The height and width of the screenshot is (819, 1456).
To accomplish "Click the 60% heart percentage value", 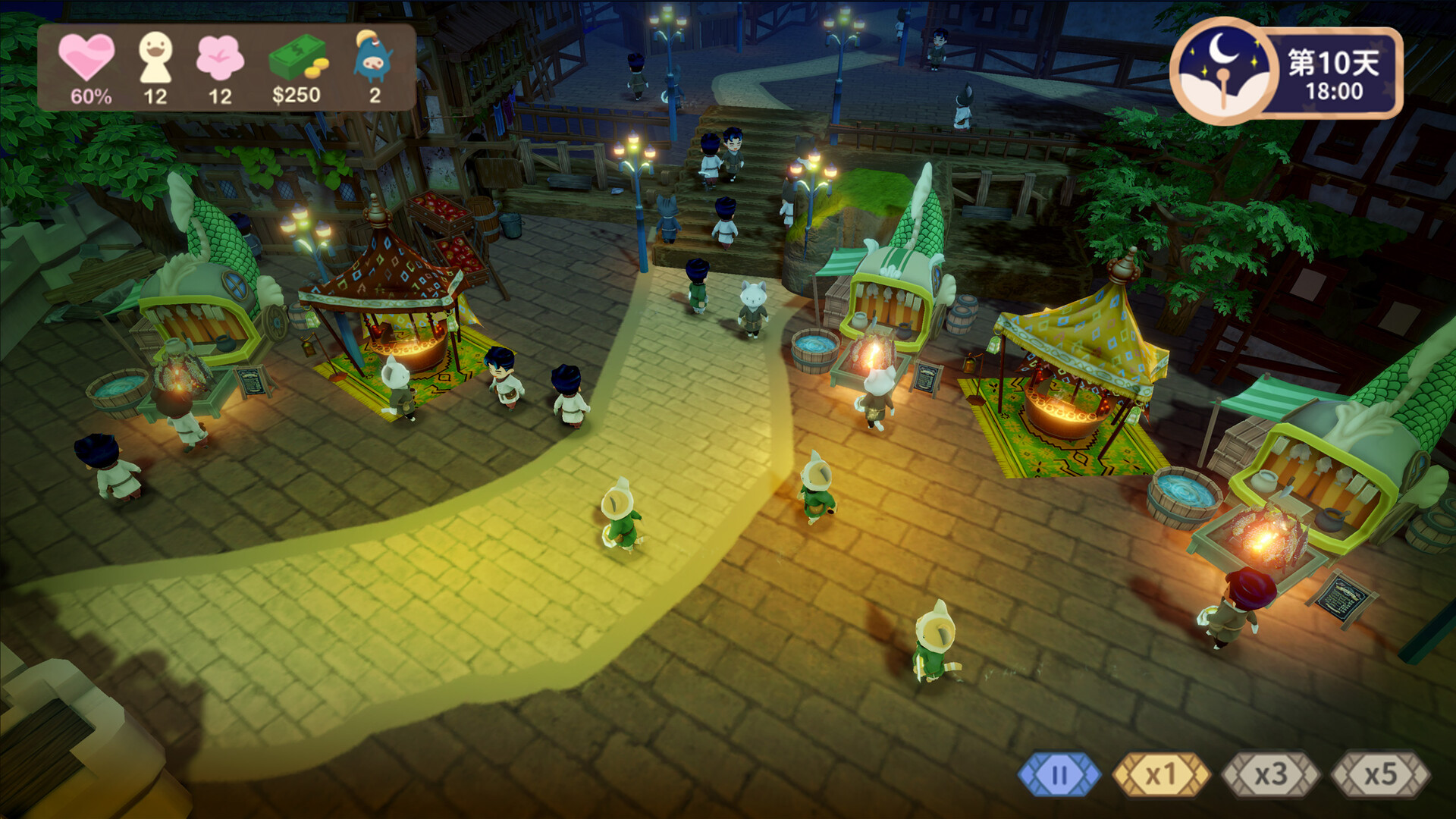I will click(x=91, y=96).
